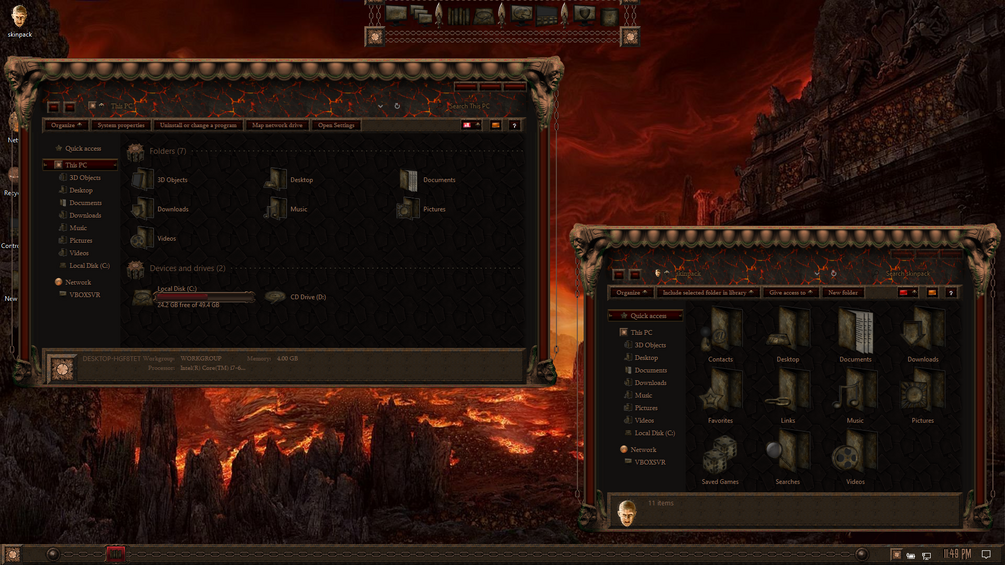The height and width of the screenshot is (565, 1005).
Task: Select the Favorites folder icon
Action: (720, 394)
